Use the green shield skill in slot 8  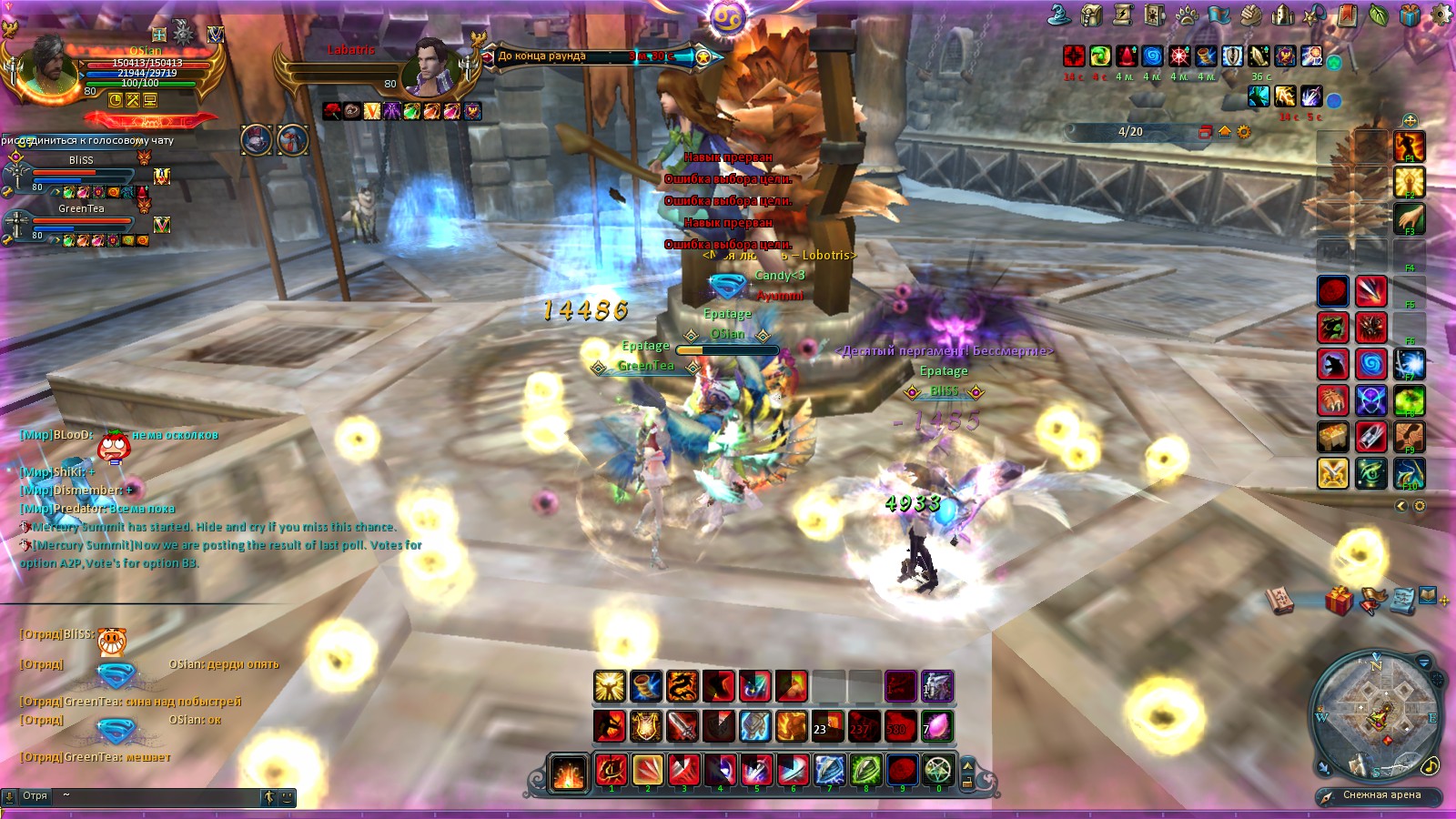(865, 770)
